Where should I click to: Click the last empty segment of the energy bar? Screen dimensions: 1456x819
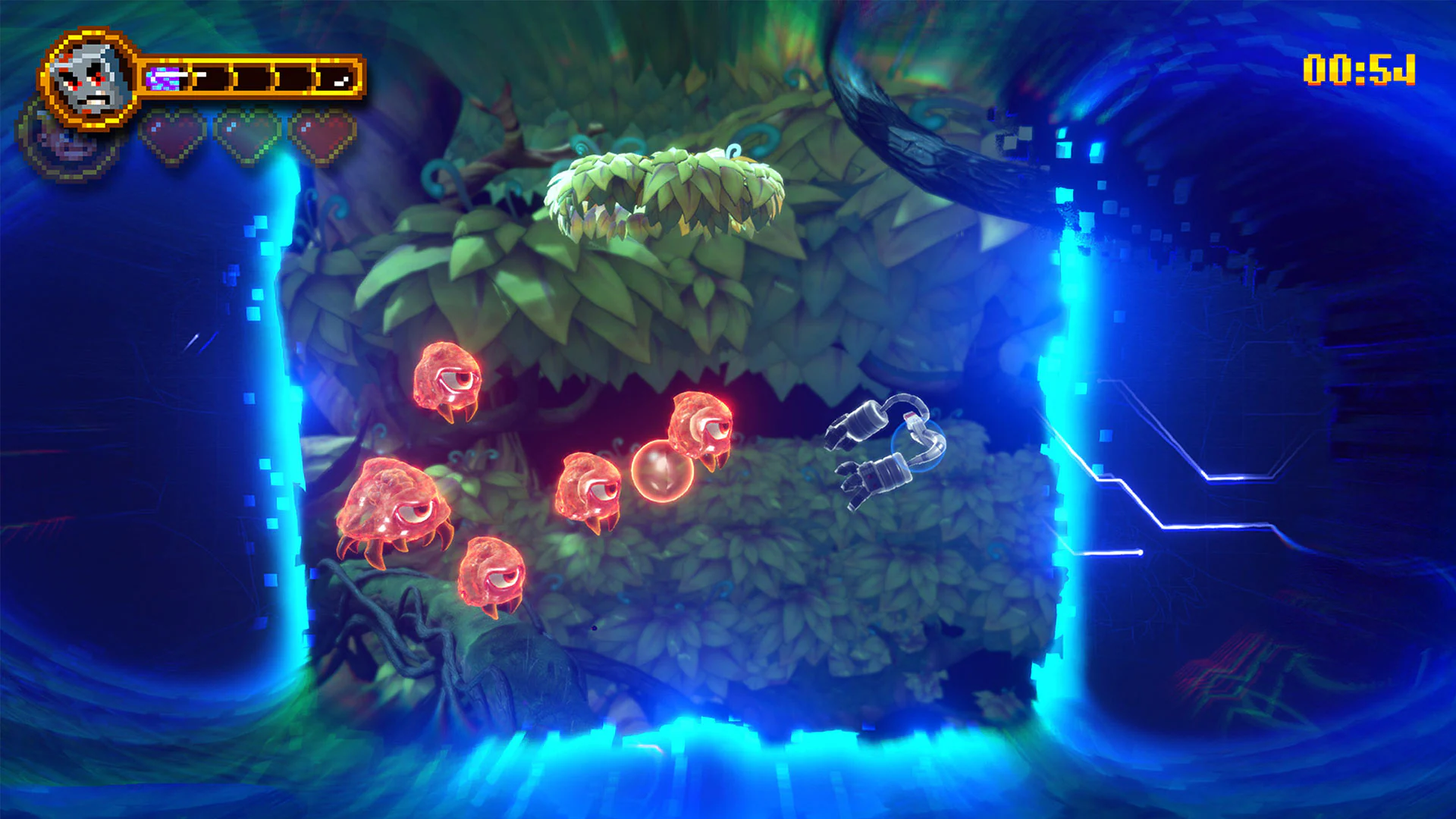[x=294, y=77]
